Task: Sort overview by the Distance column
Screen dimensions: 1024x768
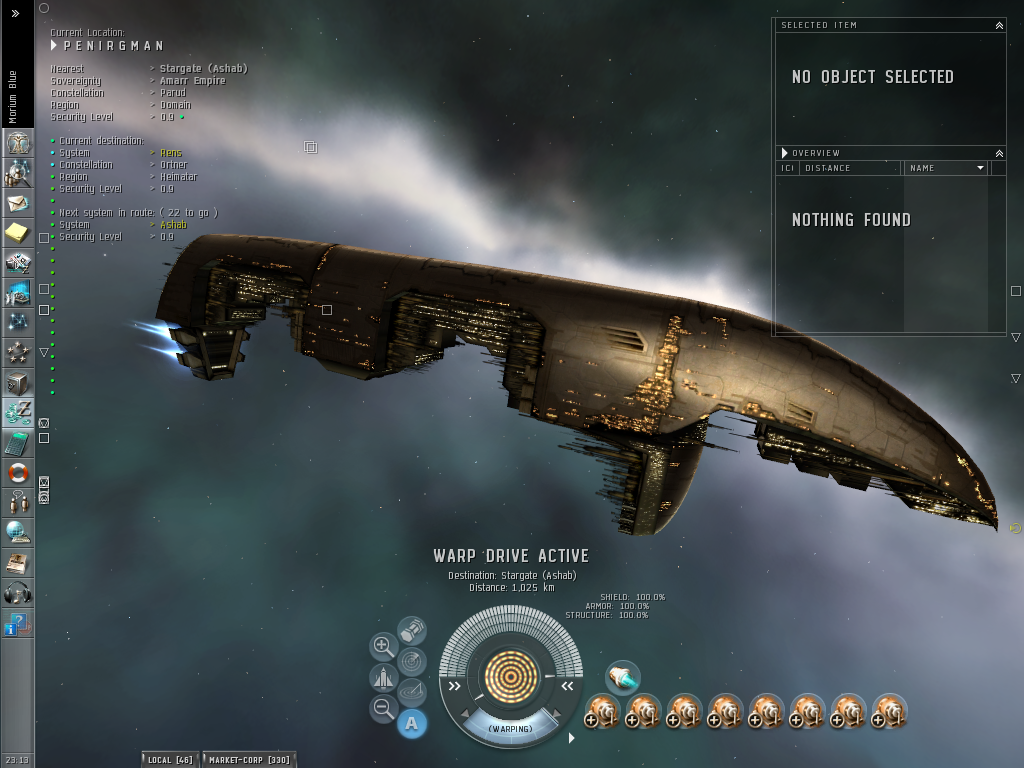Action: click(850, 168)
